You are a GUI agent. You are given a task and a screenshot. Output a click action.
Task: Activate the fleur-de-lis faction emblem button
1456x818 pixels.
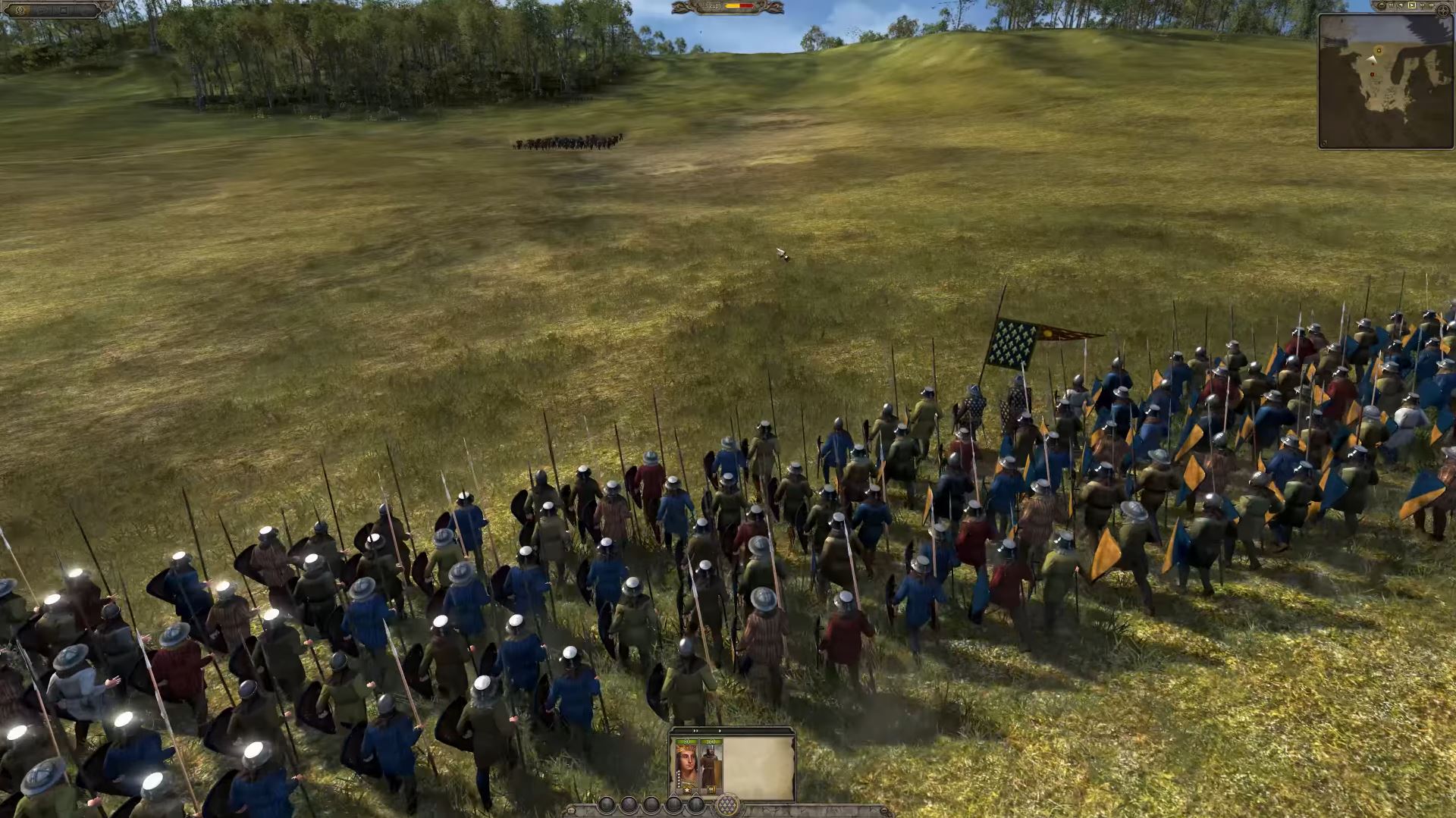pyautogui.click(x=728, y=805)
